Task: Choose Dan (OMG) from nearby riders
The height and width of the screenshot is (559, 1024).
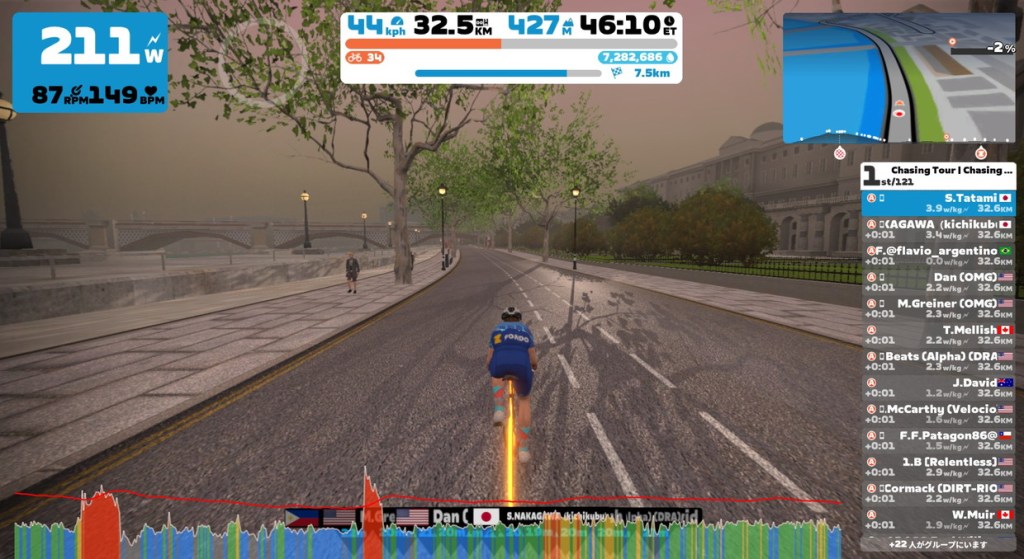Action: point(938,282)
